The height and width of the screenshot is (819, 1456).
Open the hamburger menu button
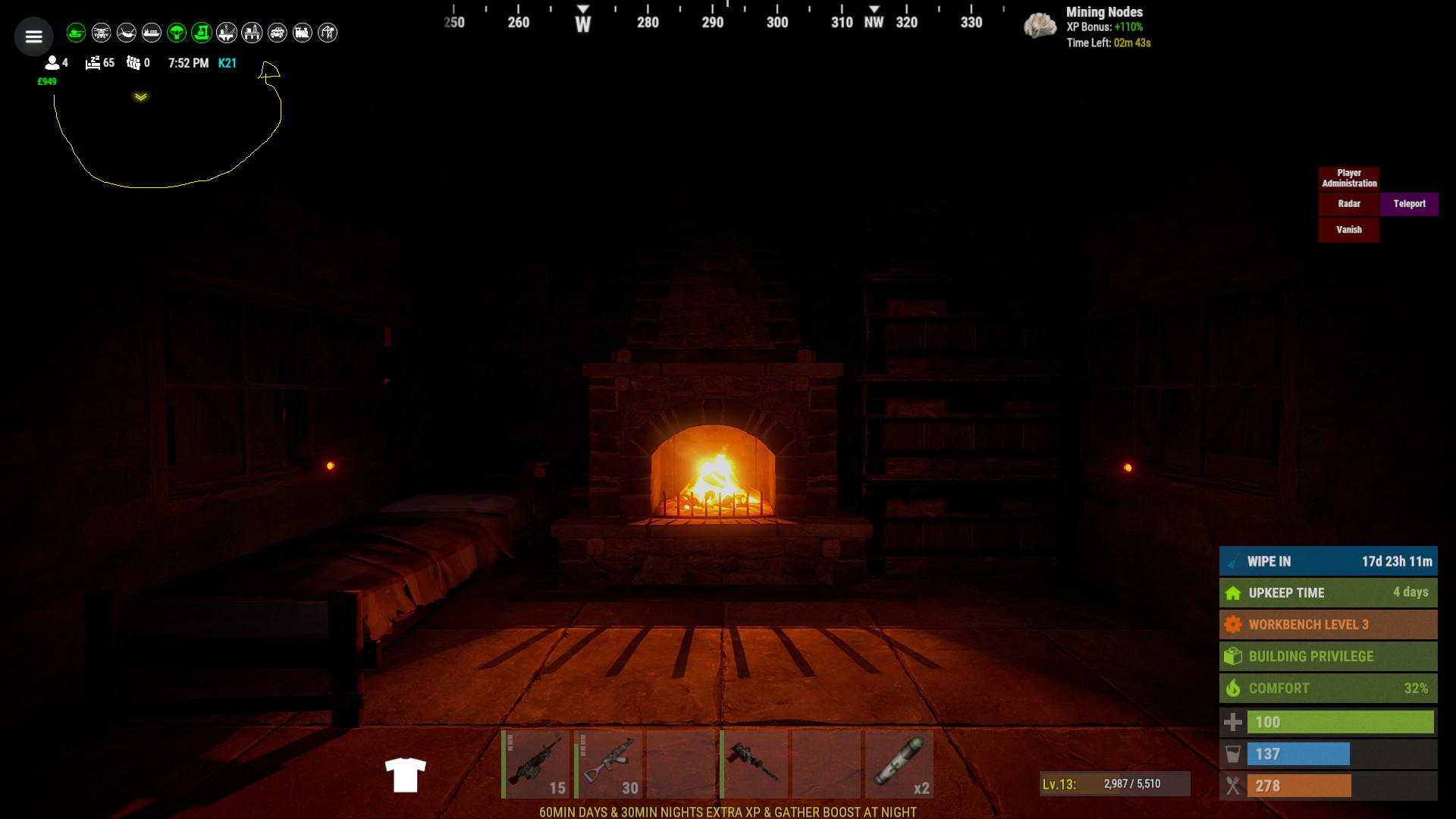[x=33, y=36]
